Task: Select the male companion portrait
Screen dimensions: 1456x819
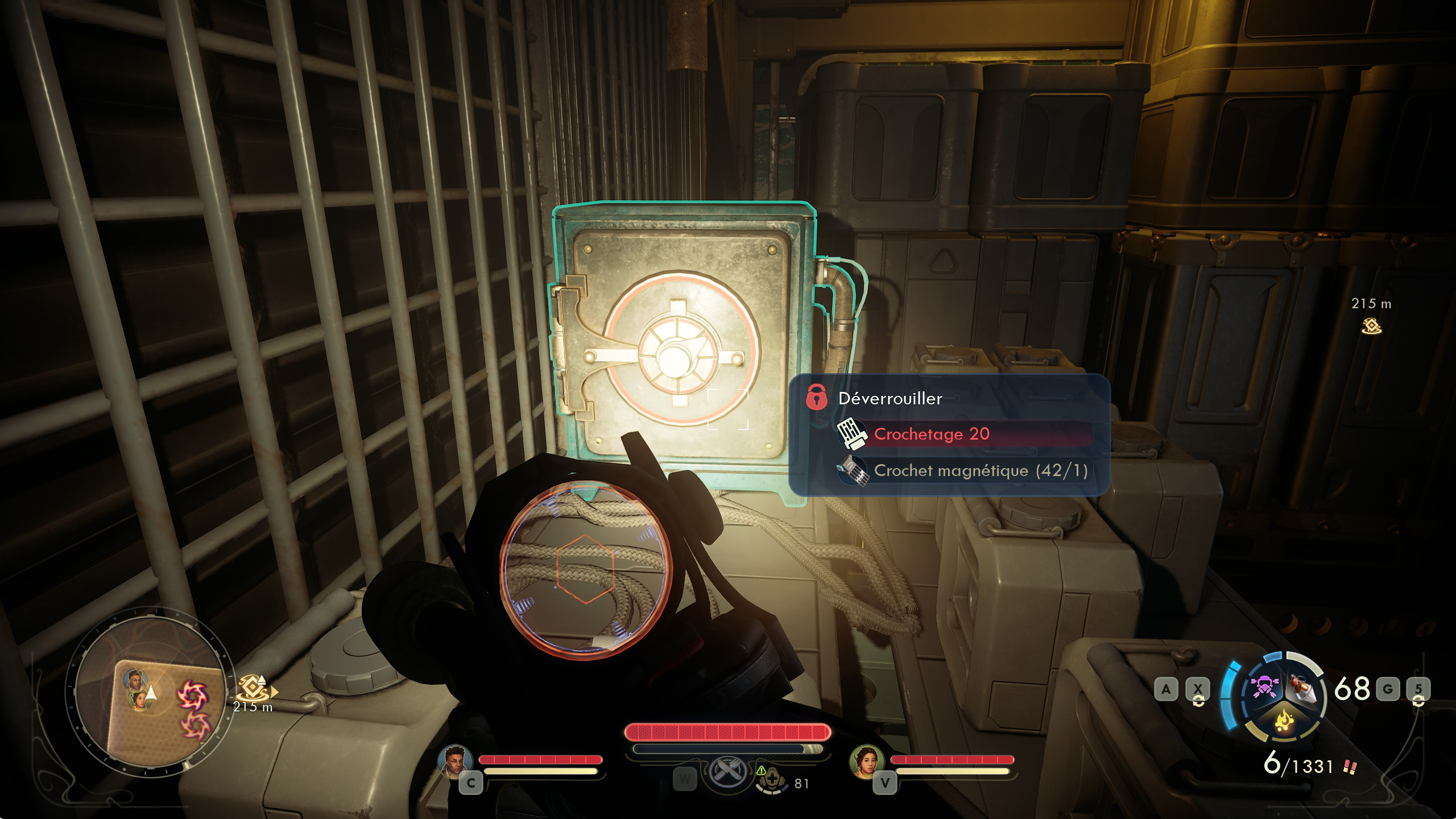Action: [x=454, y=760]
